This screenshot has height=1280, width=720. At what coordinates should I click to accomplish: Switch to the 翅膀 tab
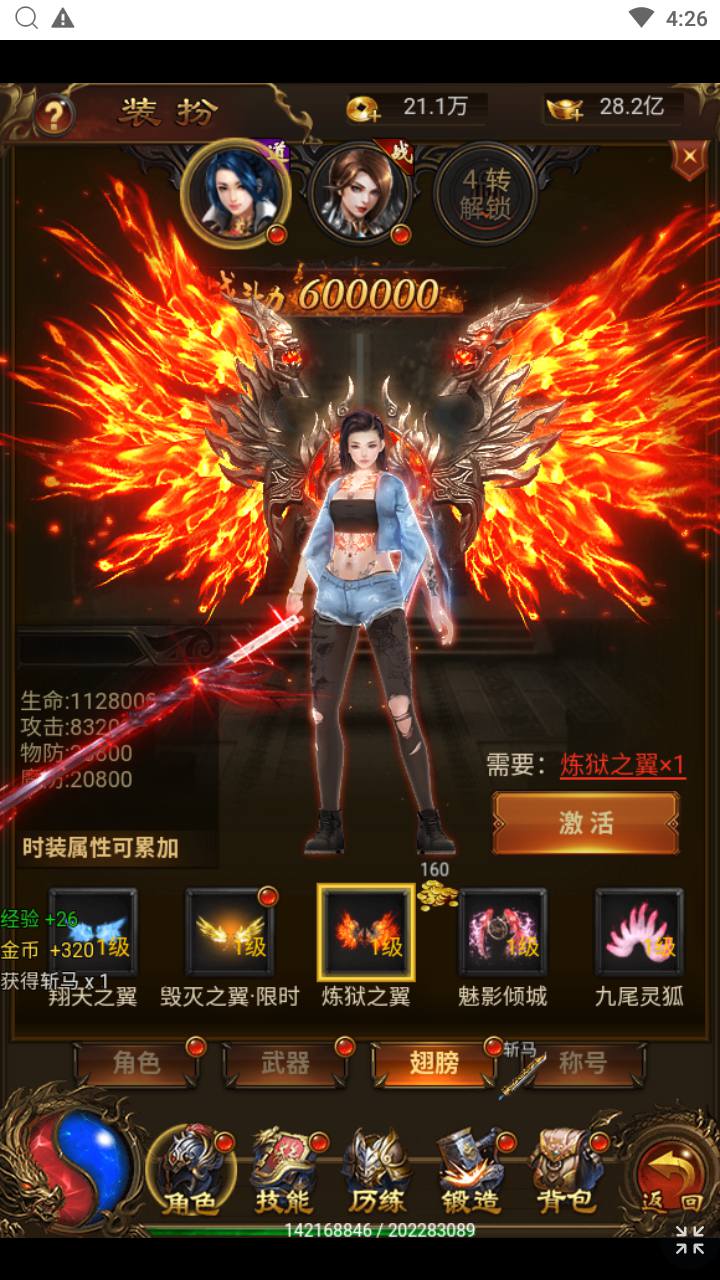point(434,1063)
